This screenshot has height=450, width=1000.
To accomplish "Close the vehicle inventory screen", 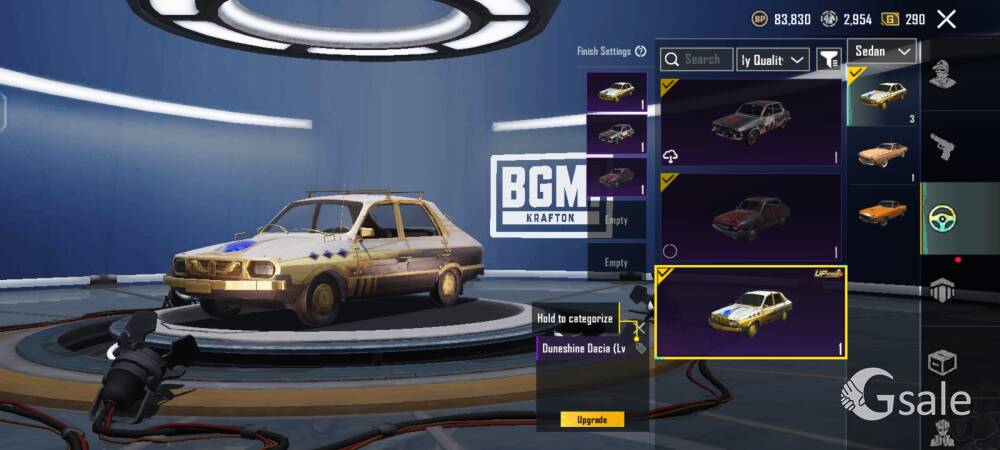I will pos(946,19).
